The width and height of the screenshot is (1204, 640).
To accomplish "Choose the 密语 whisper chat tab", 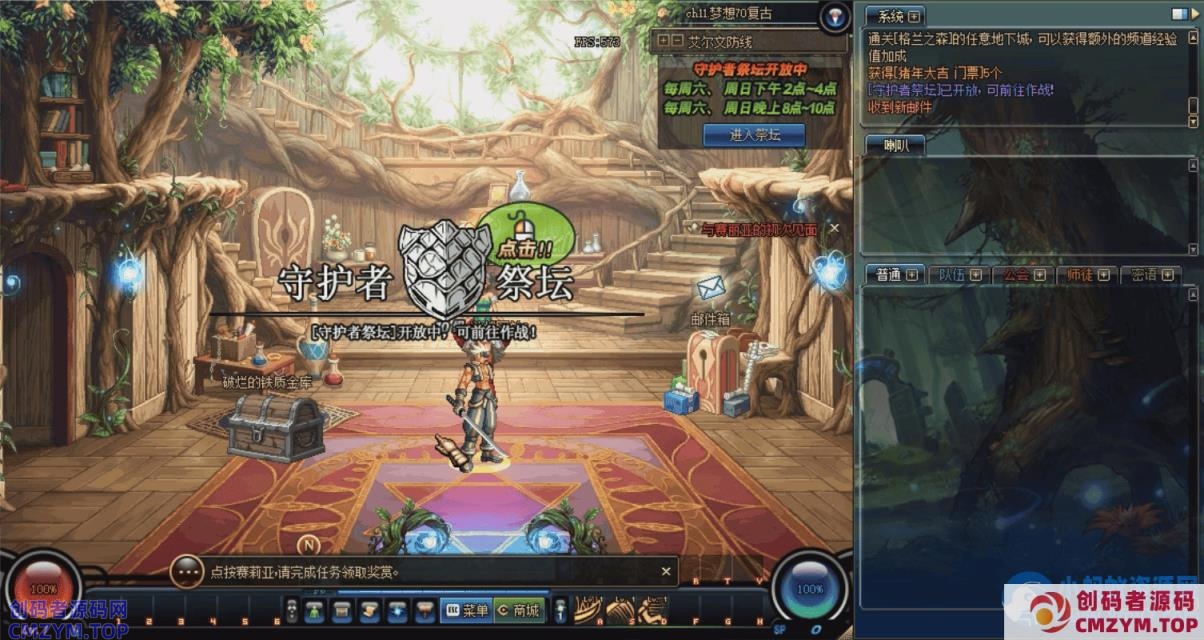I will click(x=1150, y=275).
